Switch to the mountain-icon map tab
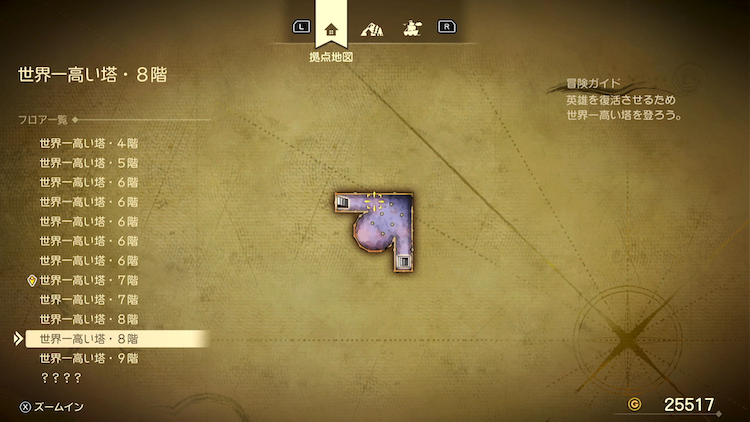Image resolution: width=750 pixels, height=422 pixels. 371,28
